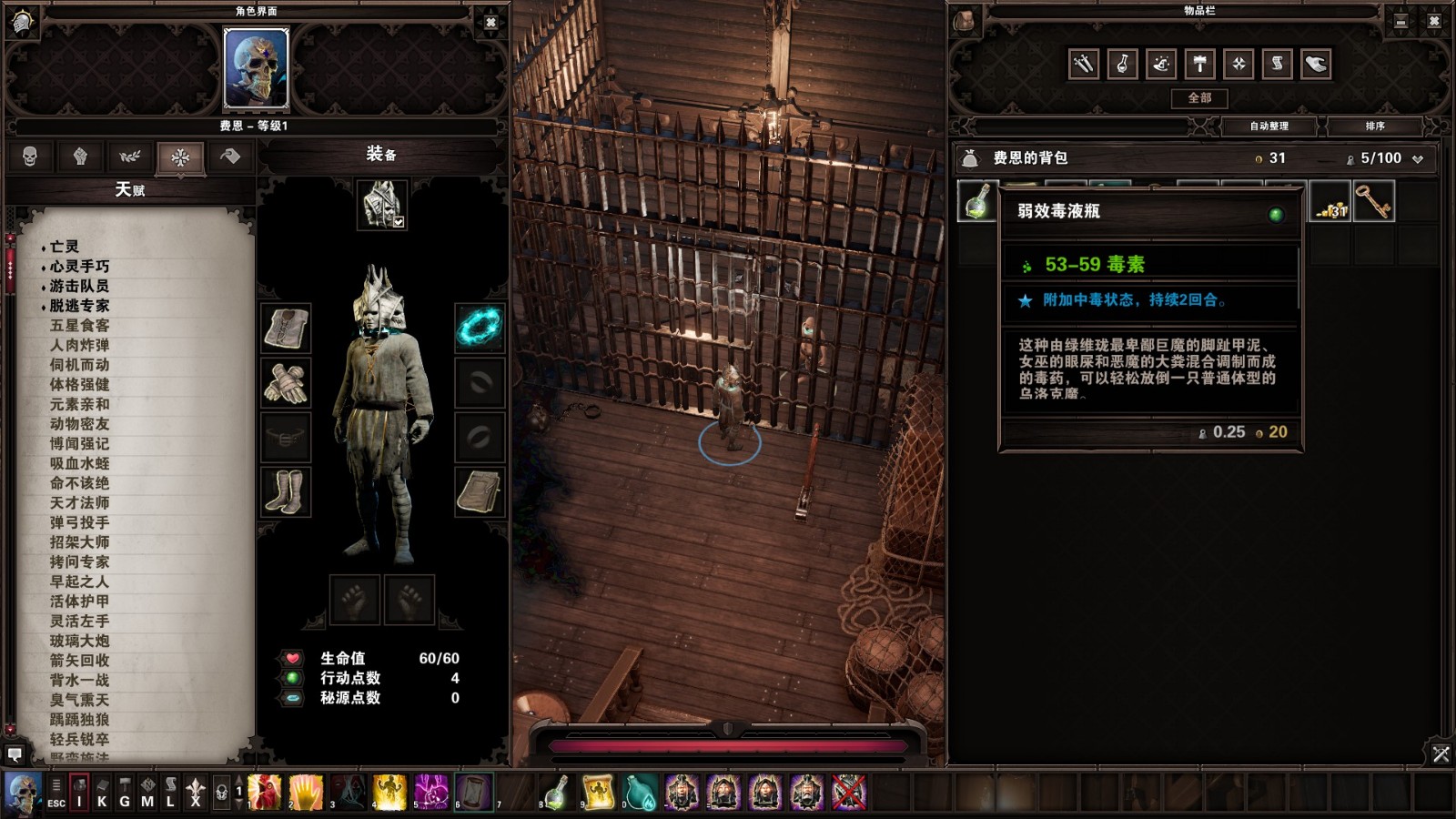Show all items with 全部 filter
This screenshot has width=1456, height=819.
1199,98
